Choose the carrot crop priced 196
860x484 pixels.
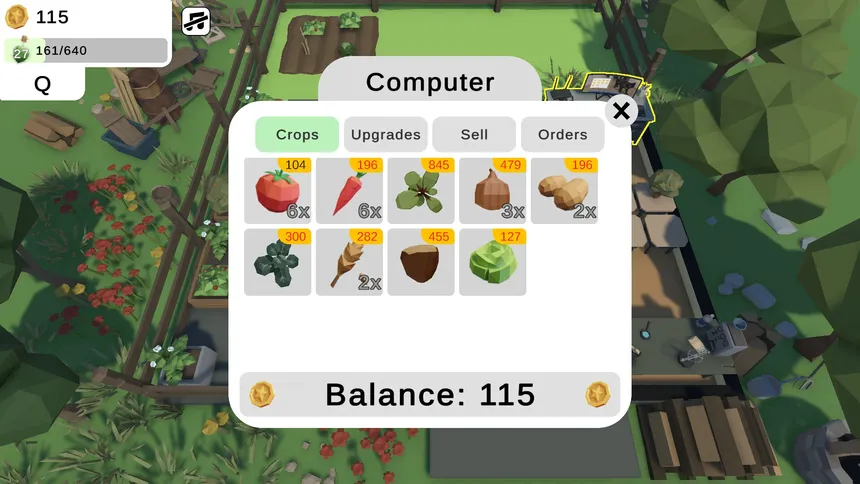(x=350, y=191)
